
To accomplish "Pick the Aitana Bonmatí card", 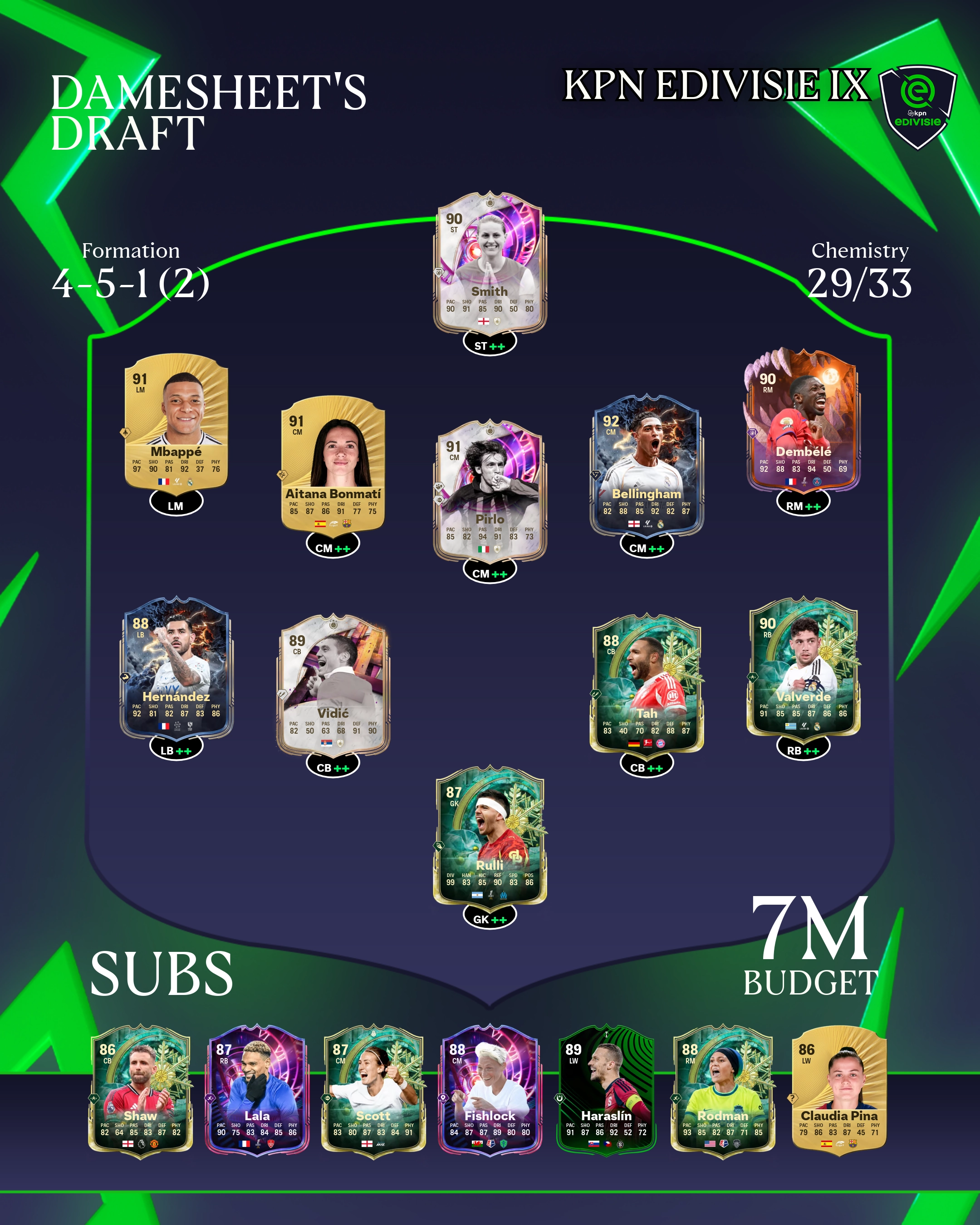I will click(333, 464).
